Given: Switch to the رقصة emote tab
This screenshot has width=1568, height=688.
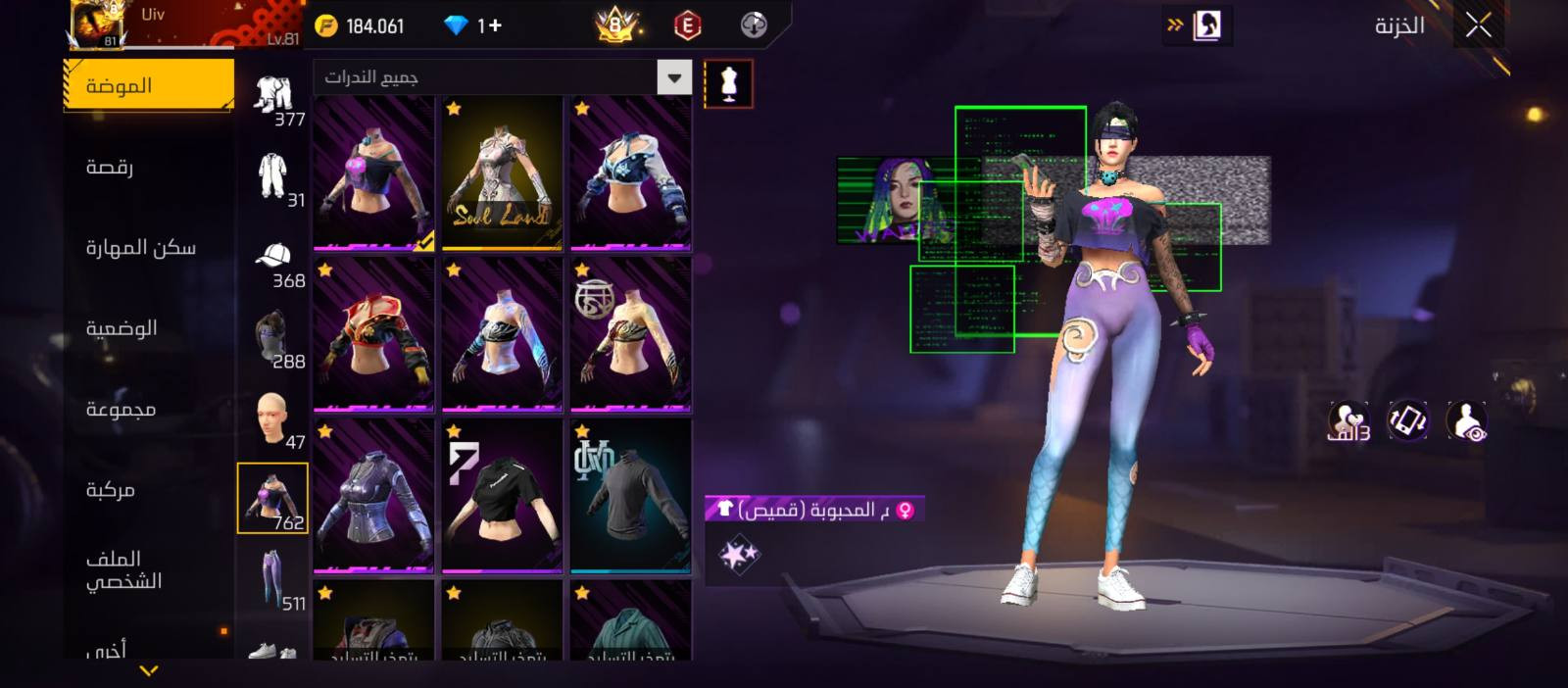Looking at the screenshot, I should [x=110, y=167].
